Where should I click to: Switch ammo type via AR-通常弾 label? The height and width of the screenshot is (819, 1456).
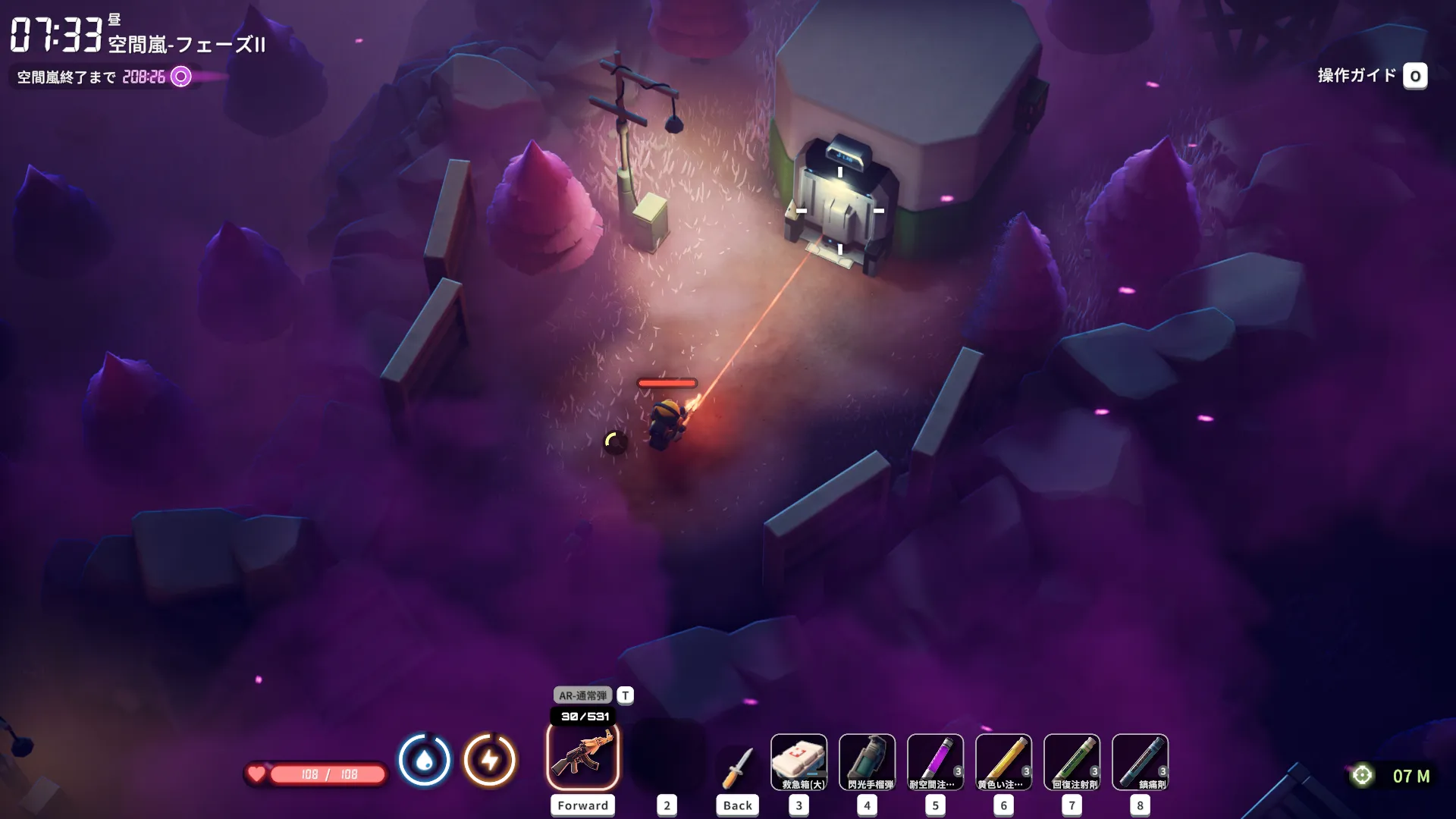tap(582, 695)
